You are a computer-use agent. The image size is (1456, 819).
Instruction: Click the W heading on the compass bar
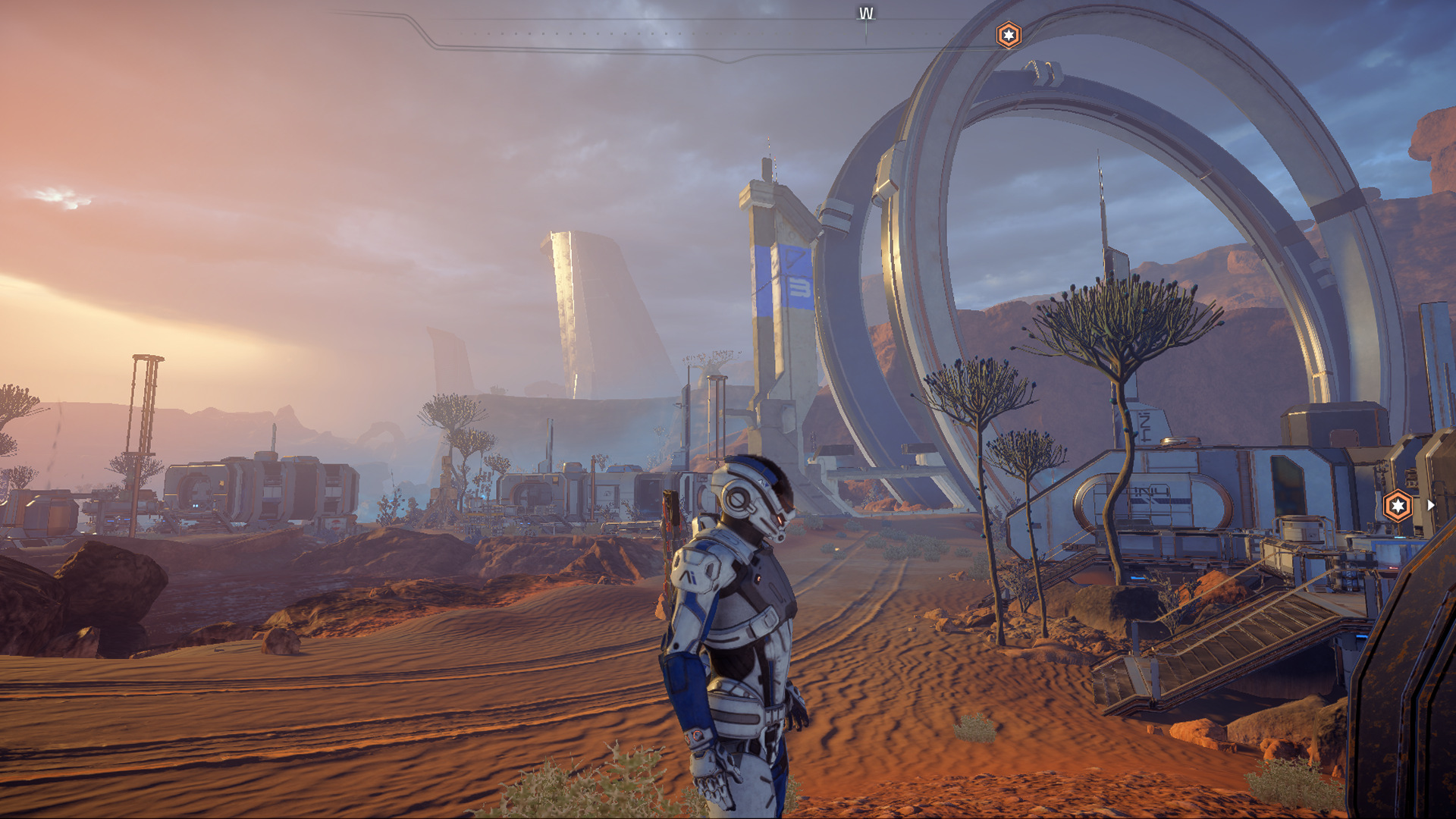(x=866, y=14)
